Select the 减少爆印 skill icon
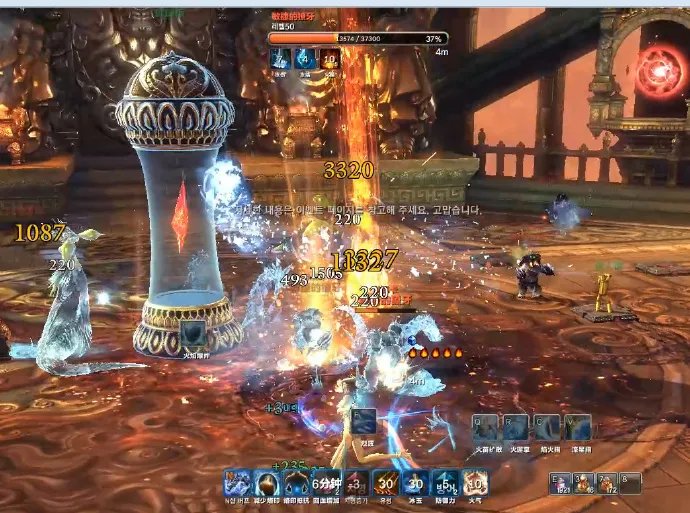This screenshot has width=690, height=513. point(267,482)
